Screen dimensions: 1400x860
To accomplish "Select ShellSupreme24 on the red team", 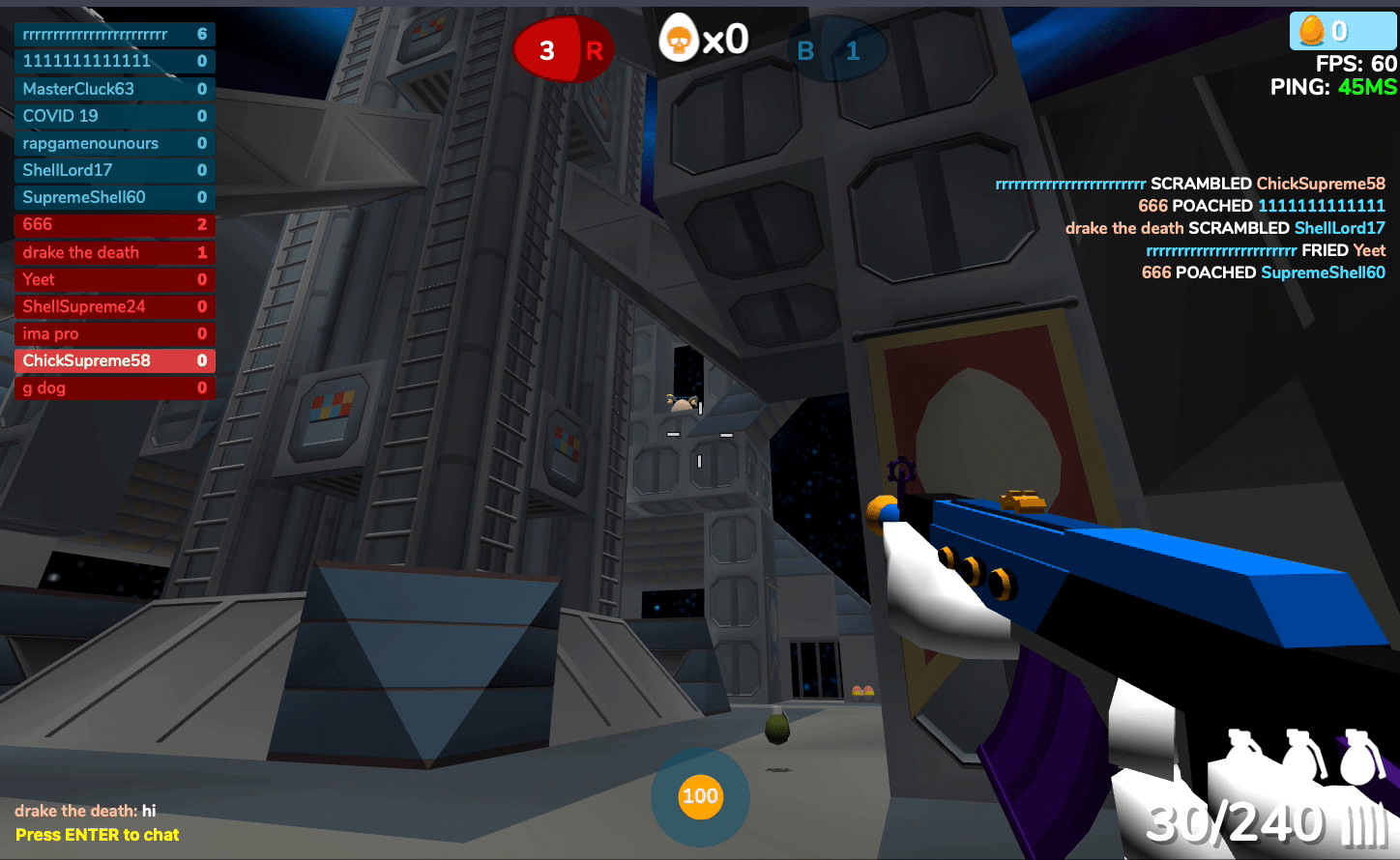I will click(x=114, y=306).
